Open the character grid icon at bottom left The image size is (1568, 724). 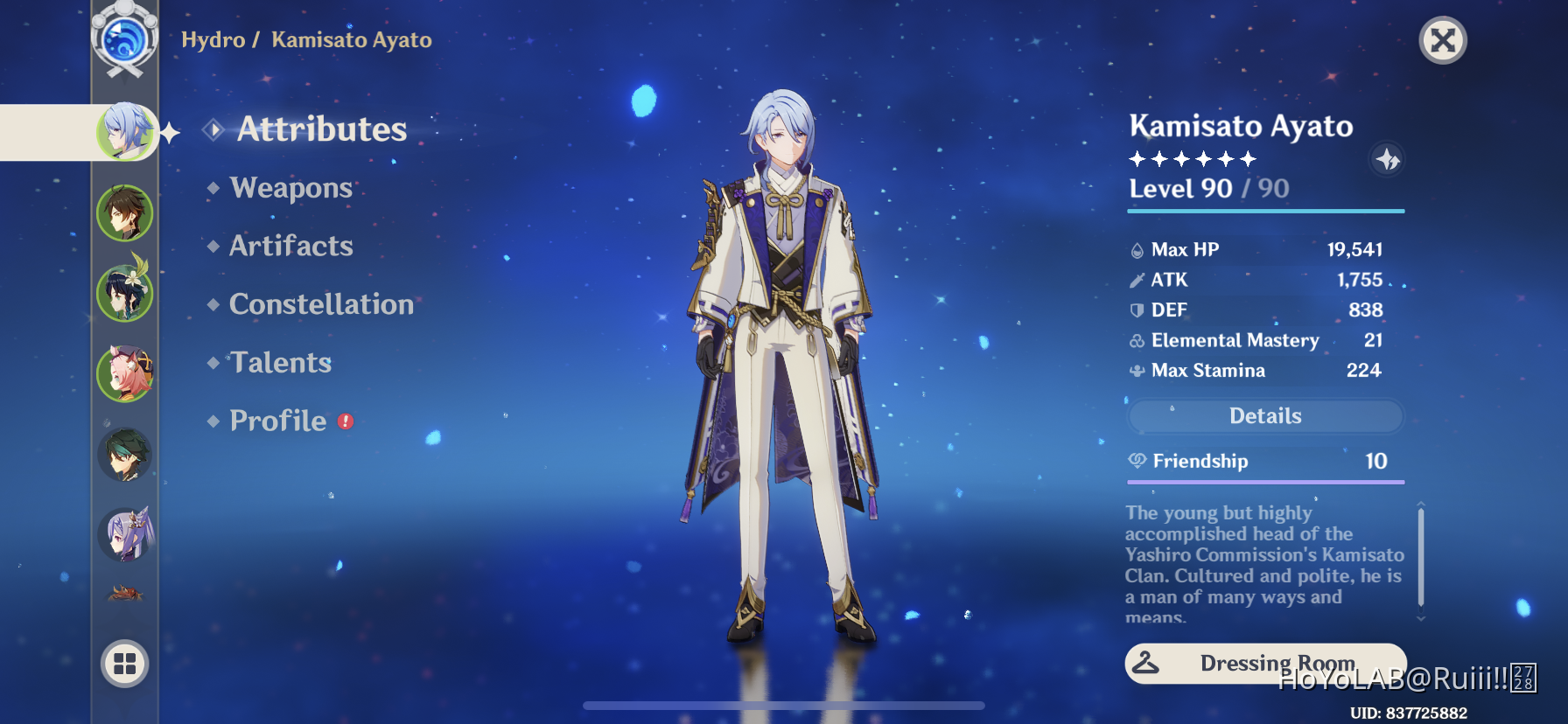(x=123, y=664)
